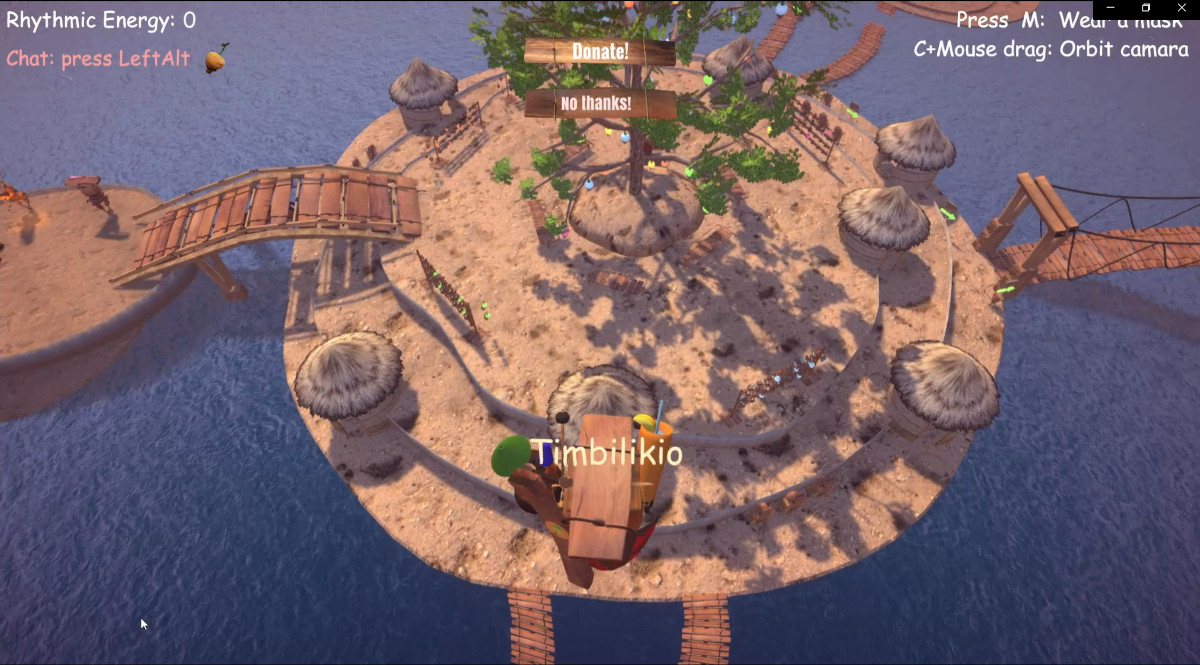Restore down the game window
Viewport: 1200px width, 665px height.
coord(1146,8)
